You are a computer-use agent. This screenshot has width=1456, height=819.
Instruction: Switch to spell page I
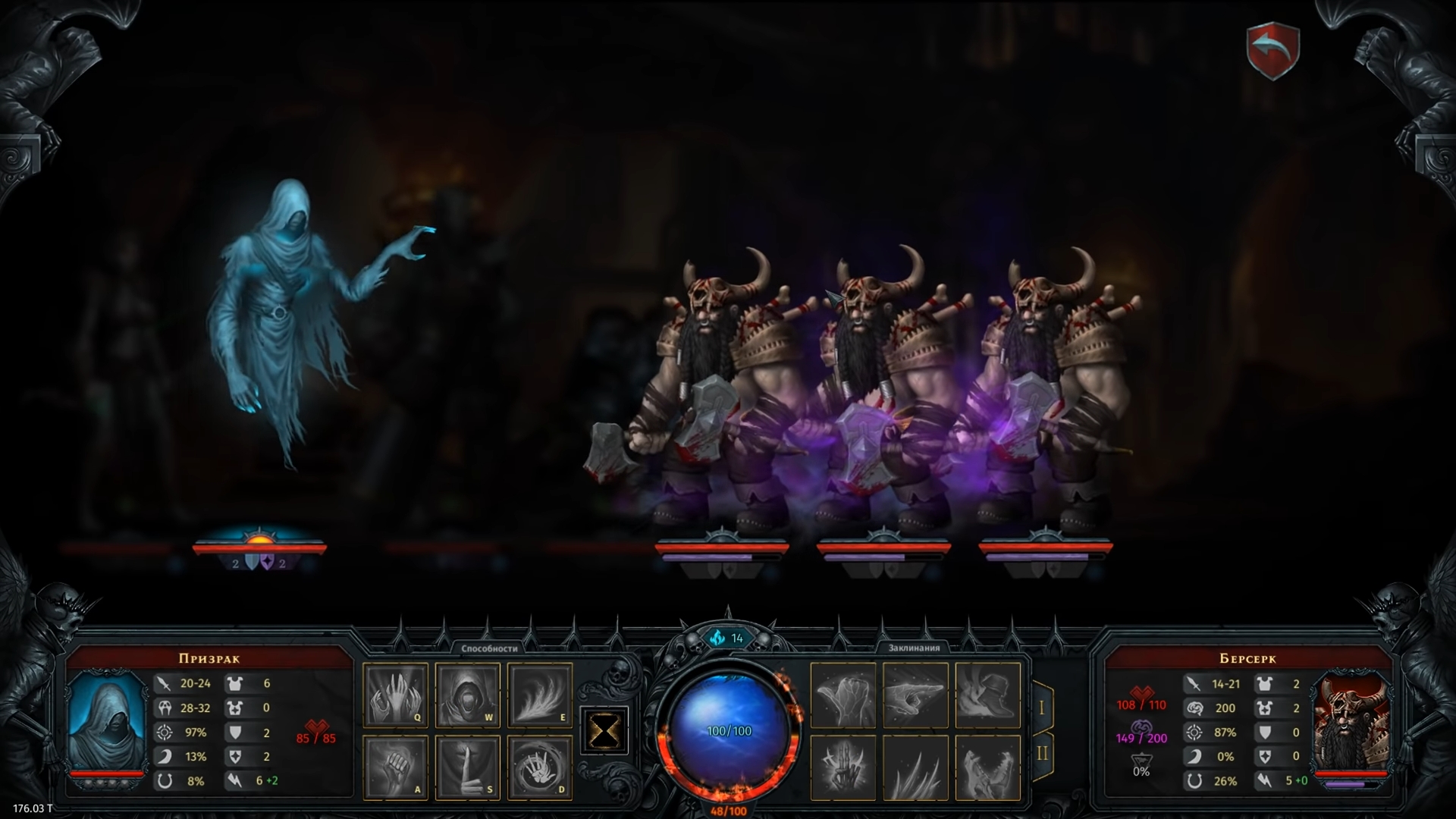coord(1041,708)
